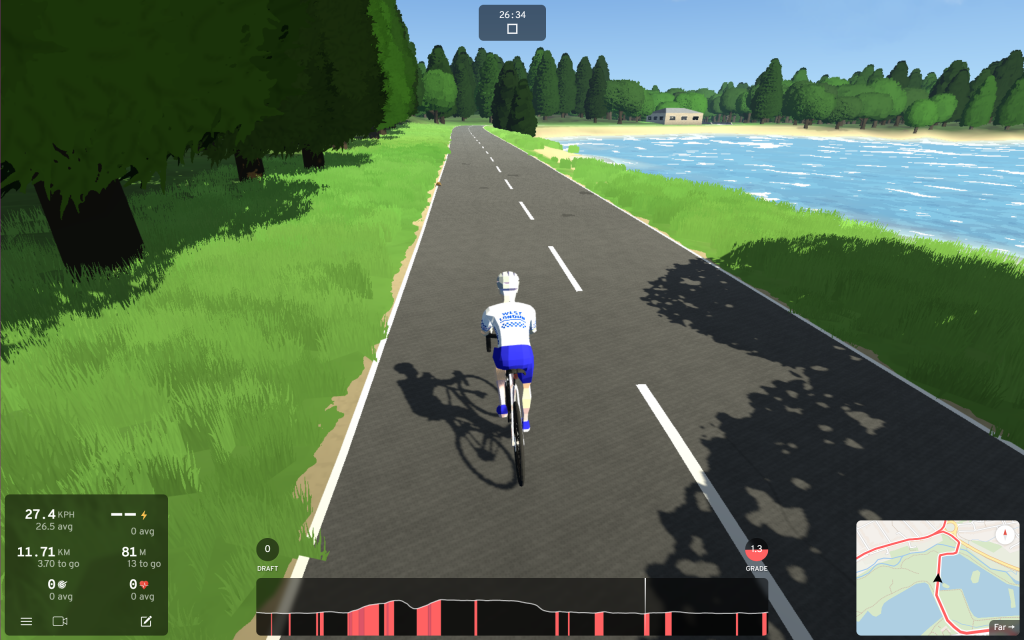Screen dimensions: 1024x640
Task: Open the edit layout pencil icon
Action: tap(146, 622)
